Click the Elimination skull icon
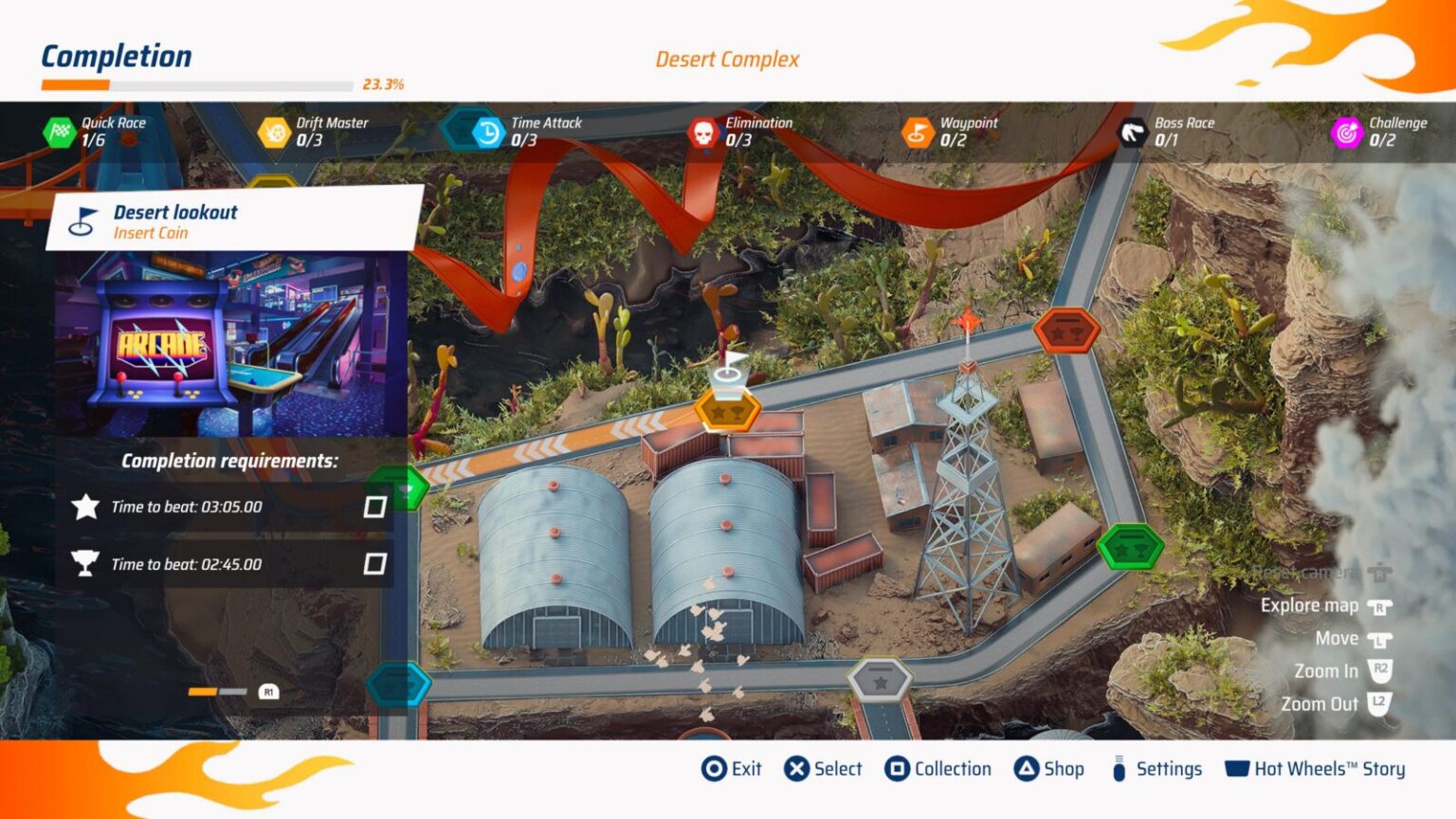This screenshot has height=819, width=1456. (x=701, y=130)
